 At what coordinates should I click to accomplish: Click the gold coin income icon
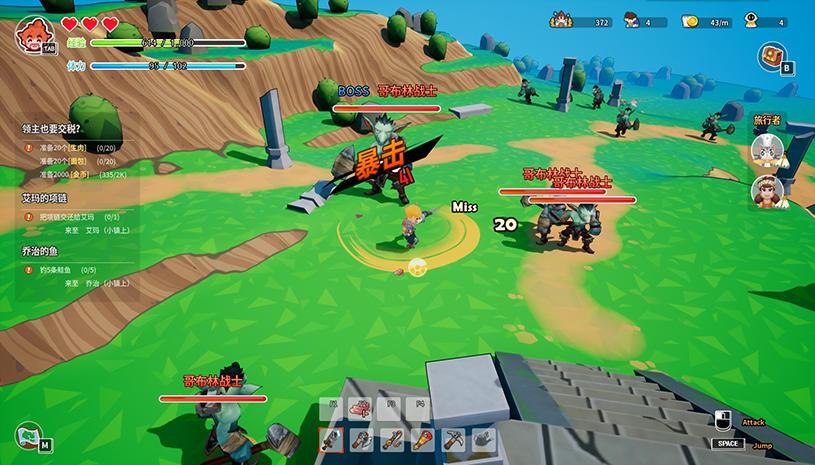click(690, 21)
